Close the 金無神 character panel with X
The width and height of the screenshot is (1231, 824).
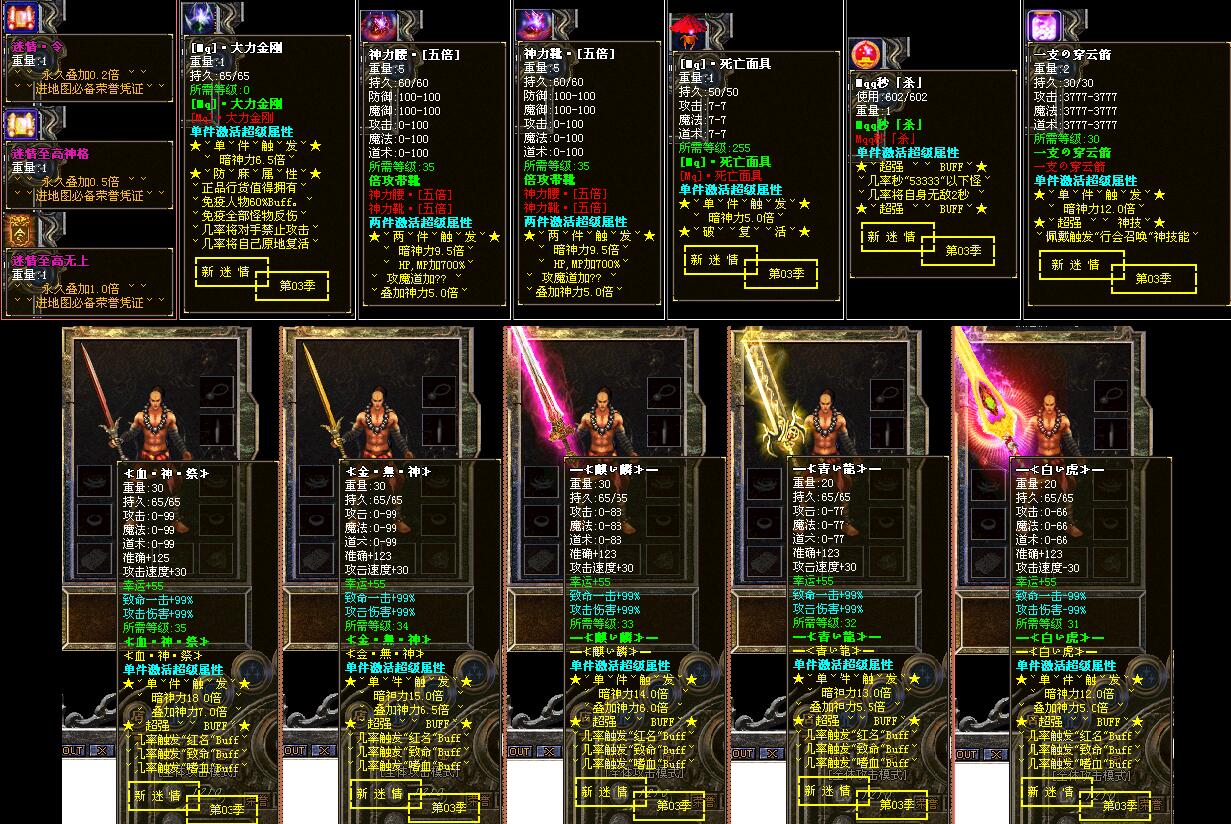pyautogui.click(x=324, y=750)
